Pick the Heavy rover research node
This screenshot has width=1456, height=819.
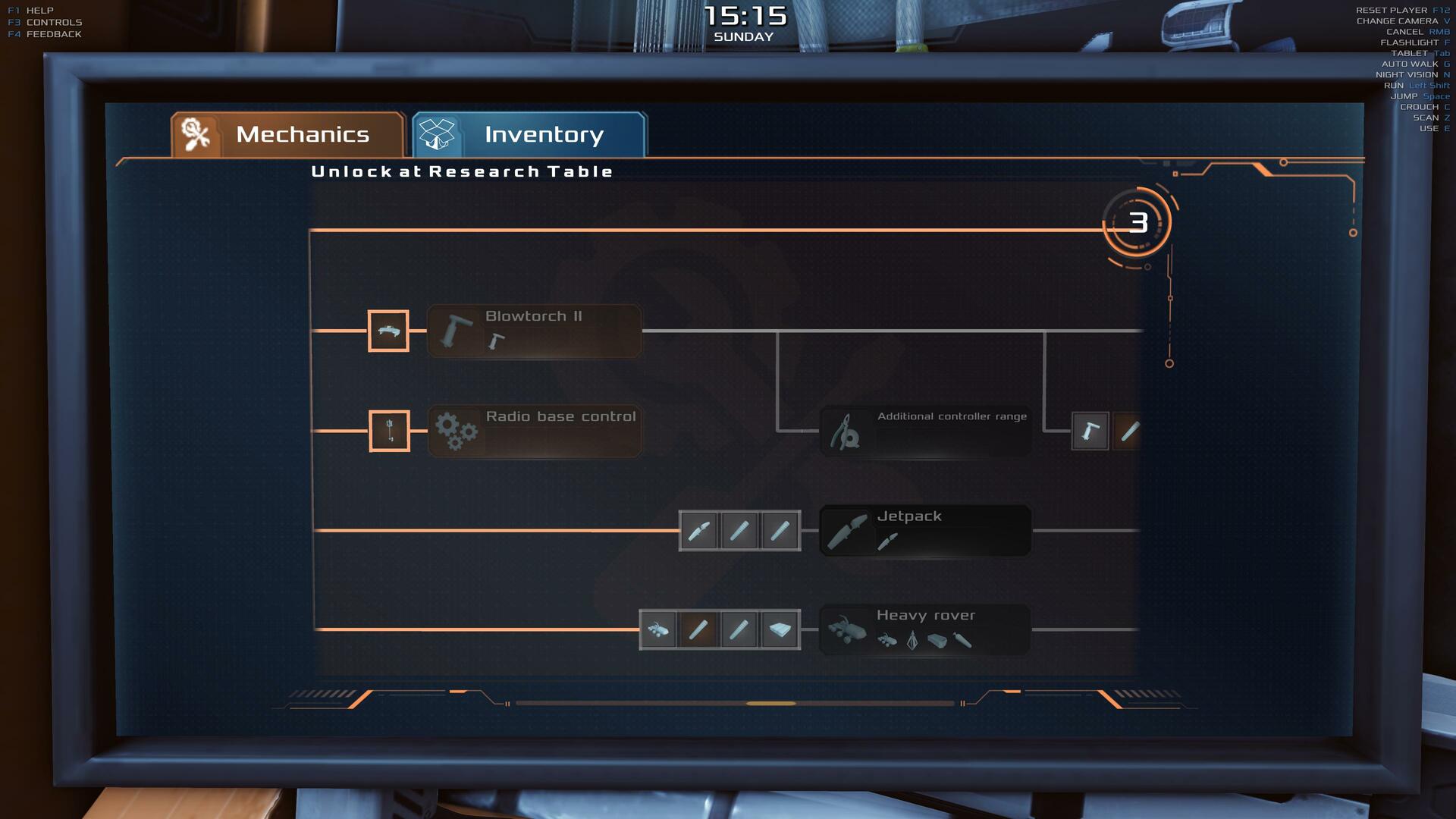(925, 629)
